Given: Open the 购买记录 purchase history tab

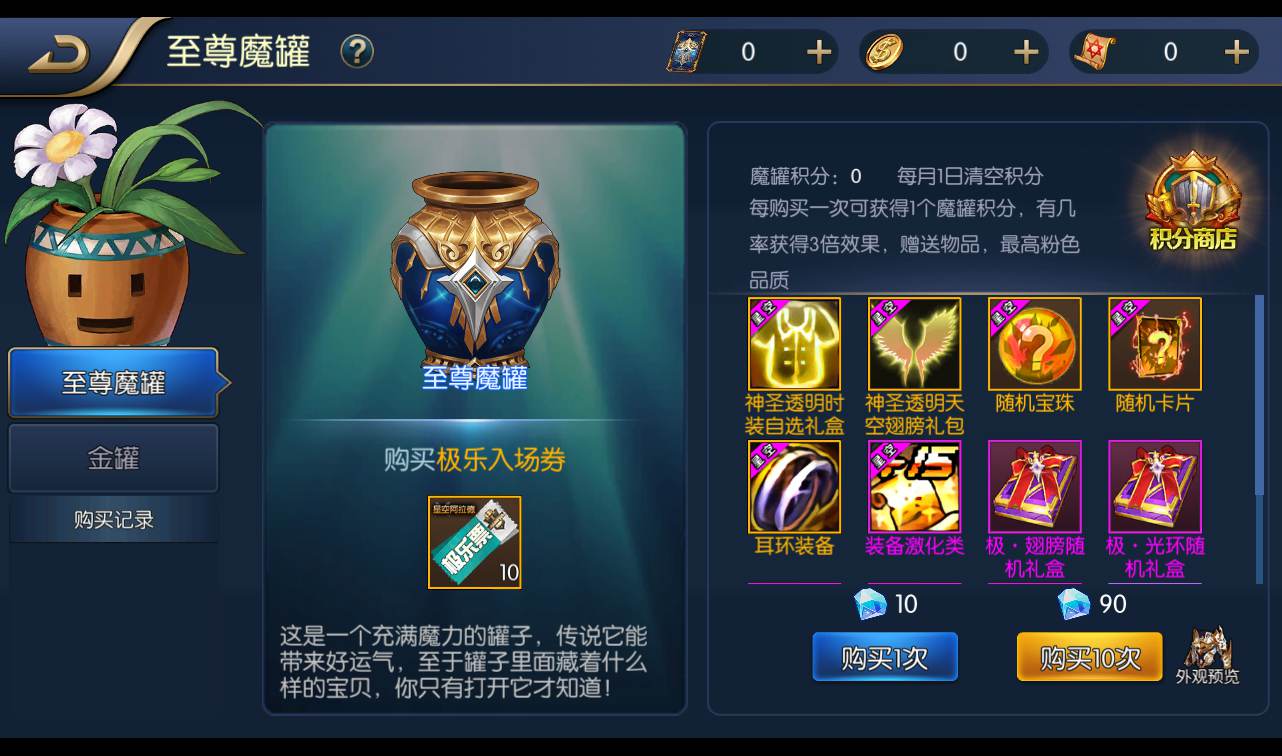Looking at the screenshot, I should [113, 519].
